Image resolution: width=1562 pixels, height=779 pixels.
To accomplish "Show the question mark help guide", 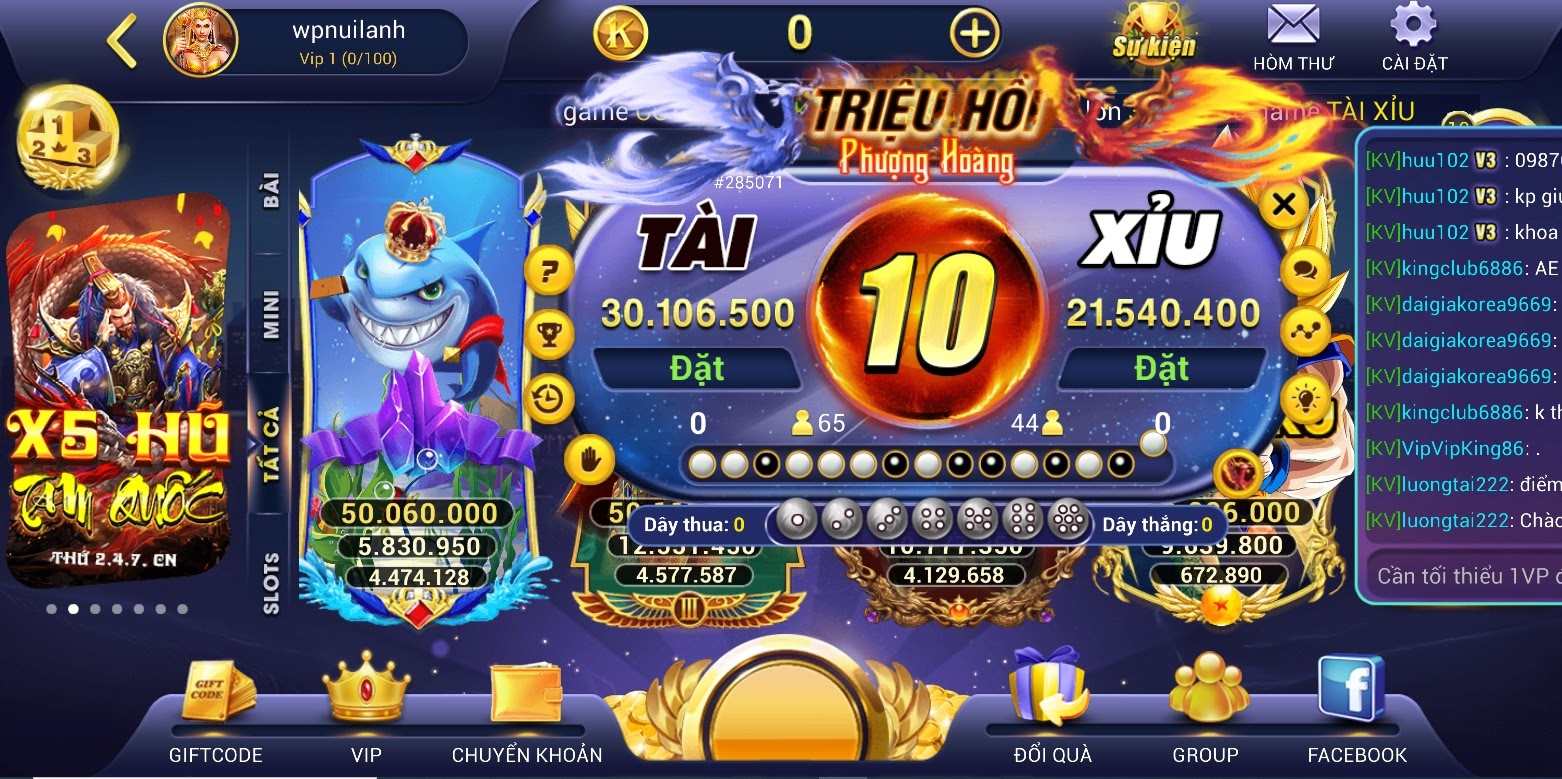I will pos(549,271).
